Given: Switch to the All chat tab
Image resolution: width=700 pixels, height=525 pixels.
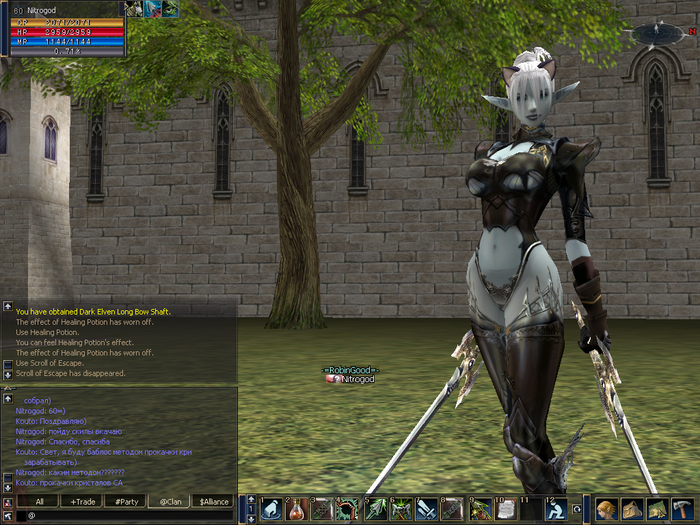Looking at the screenshot, I should tap(39, 501).
